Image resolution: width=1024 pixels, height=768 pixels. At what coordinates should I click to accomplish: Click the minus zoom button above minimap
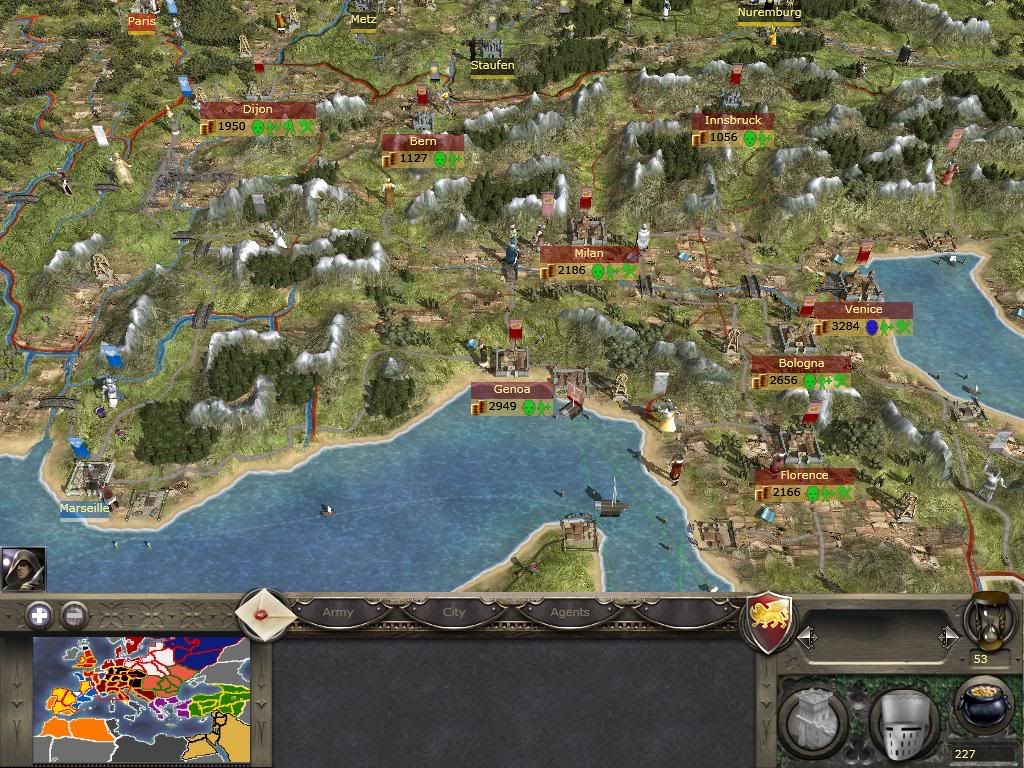click(74, 615)
